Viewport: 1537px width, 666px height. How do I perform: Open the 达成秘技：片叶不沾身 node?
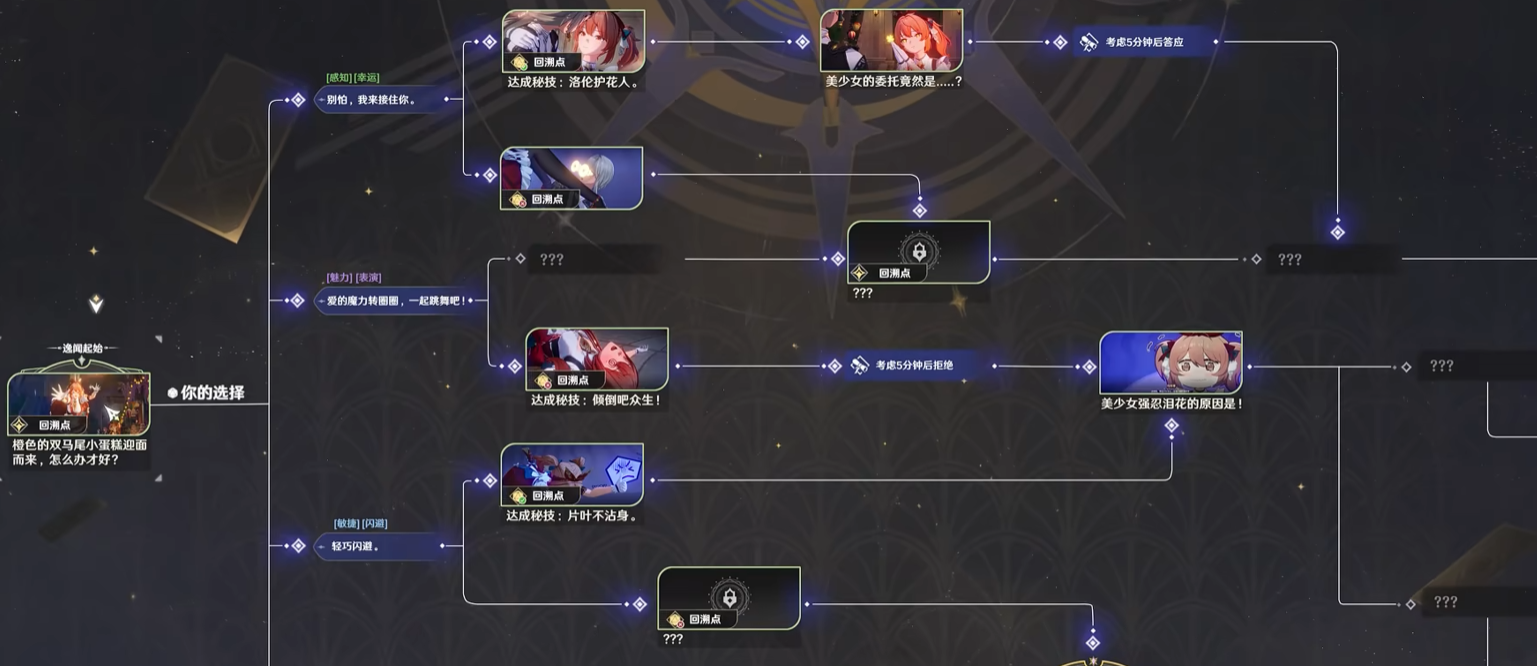[572, 475]
